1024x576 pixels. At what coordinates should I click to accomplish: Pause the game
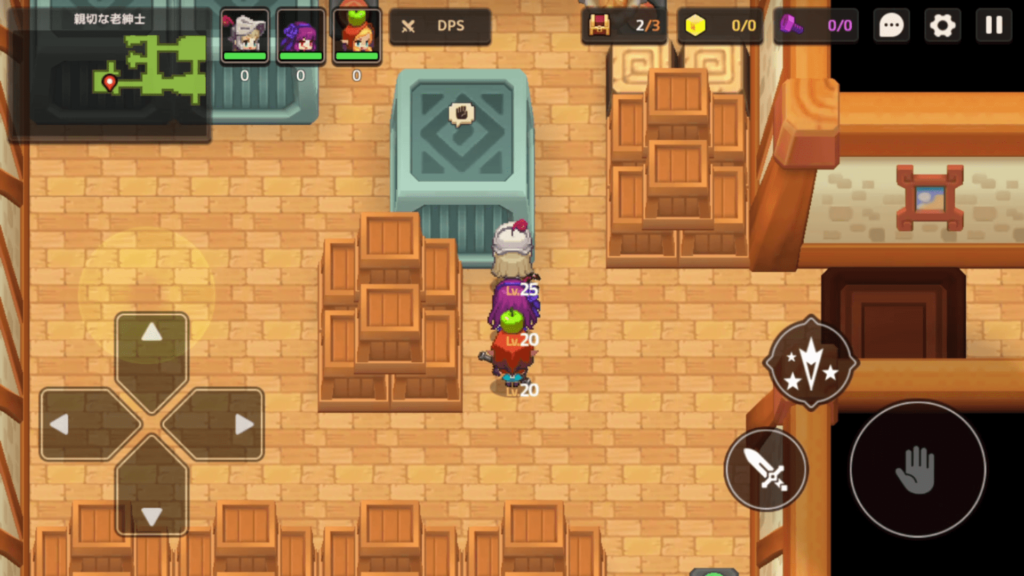993,26
